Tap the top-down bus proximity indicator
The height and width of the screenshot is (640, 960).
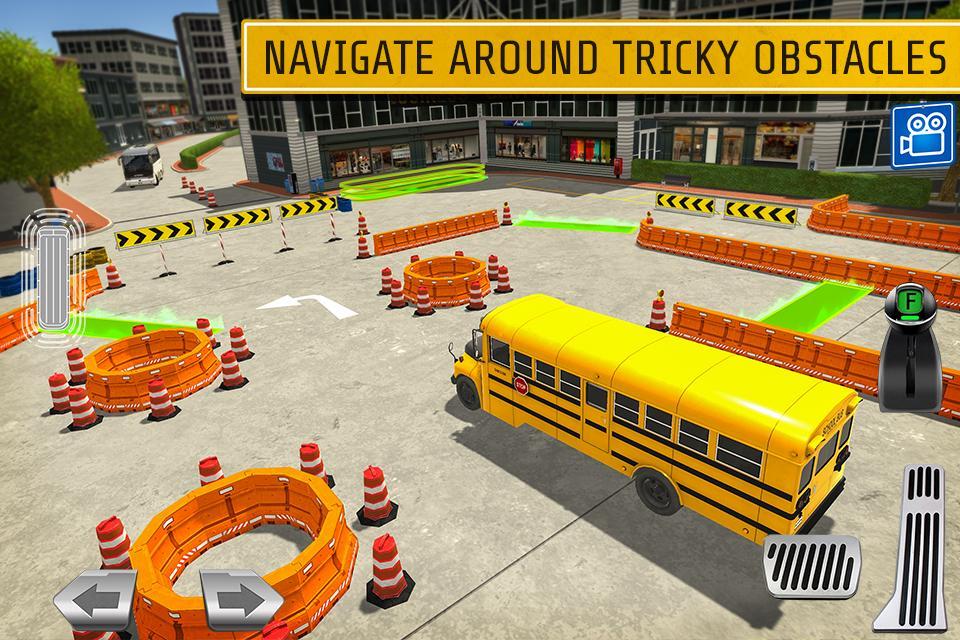(47, 270)
